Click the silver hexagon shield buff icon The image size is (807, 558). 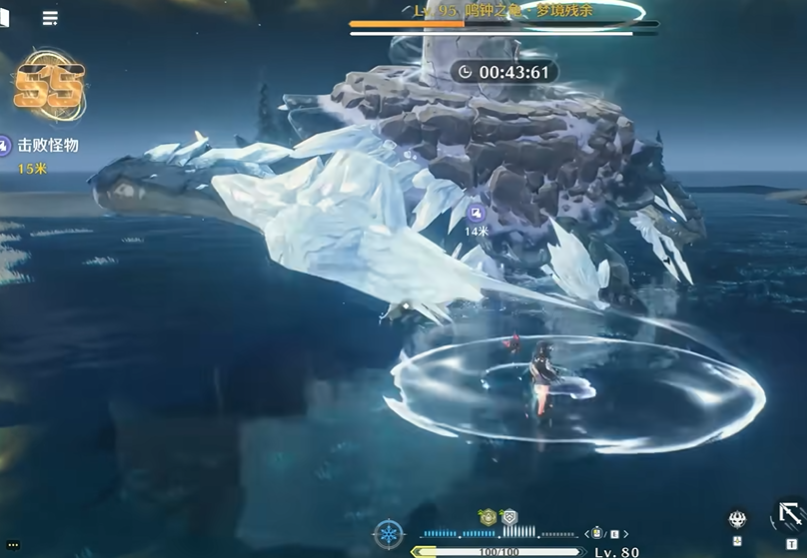click(x=508, y=516)
